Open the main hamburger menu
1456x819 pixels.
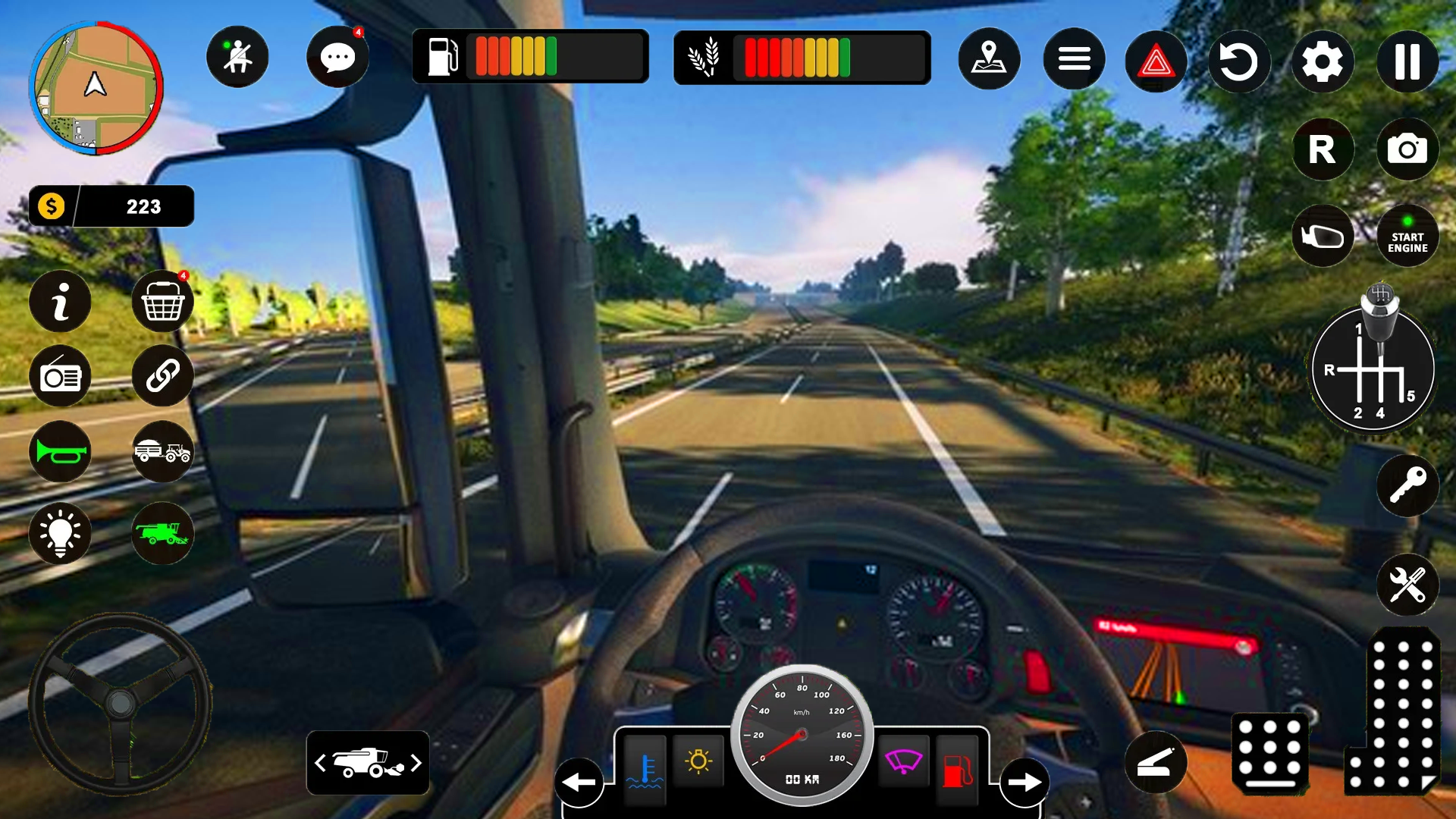(x=1072, y=58)
